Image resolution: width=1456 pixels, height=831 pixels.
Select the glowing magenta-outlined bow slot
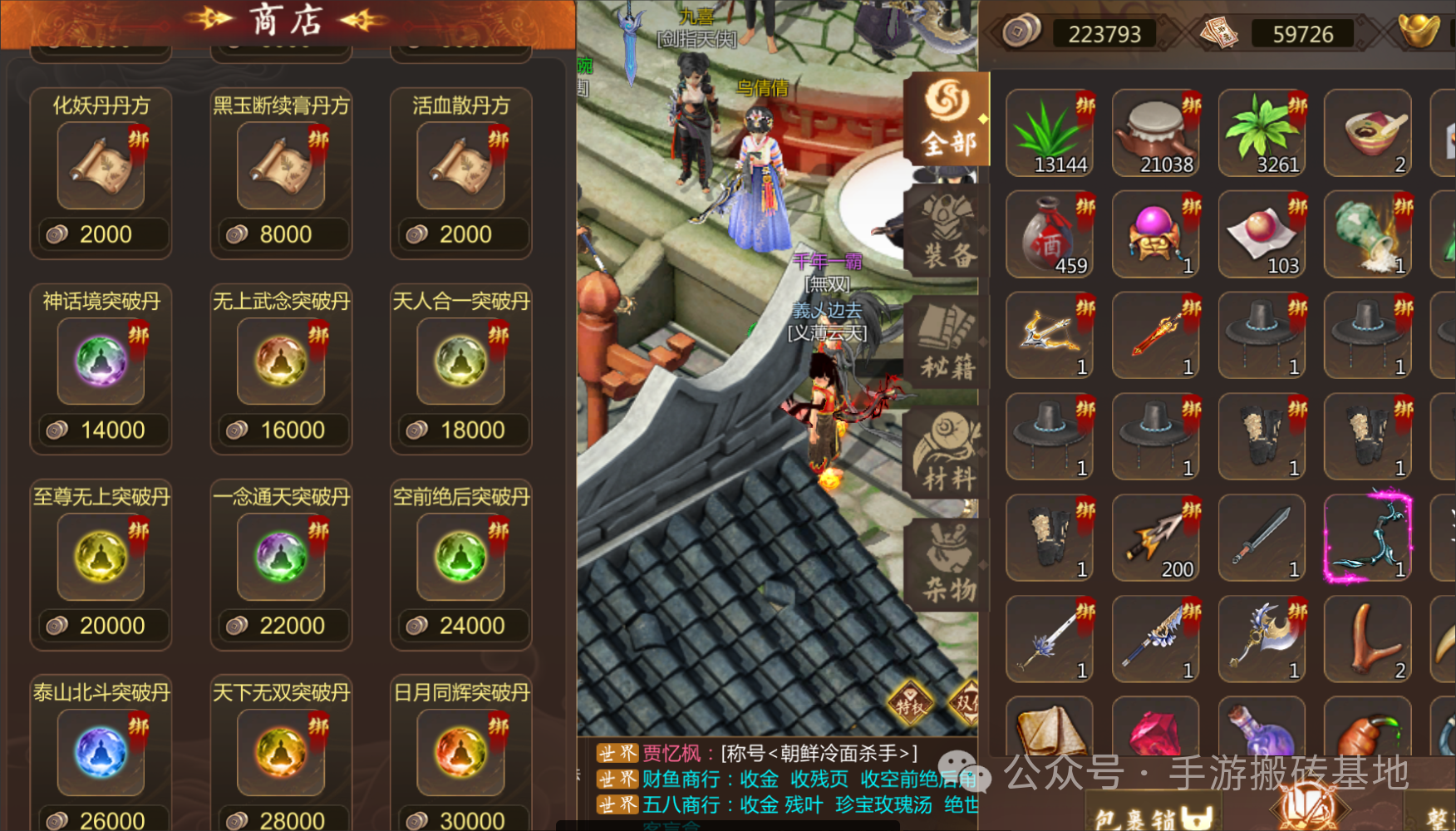click(x=1367, y=538)
